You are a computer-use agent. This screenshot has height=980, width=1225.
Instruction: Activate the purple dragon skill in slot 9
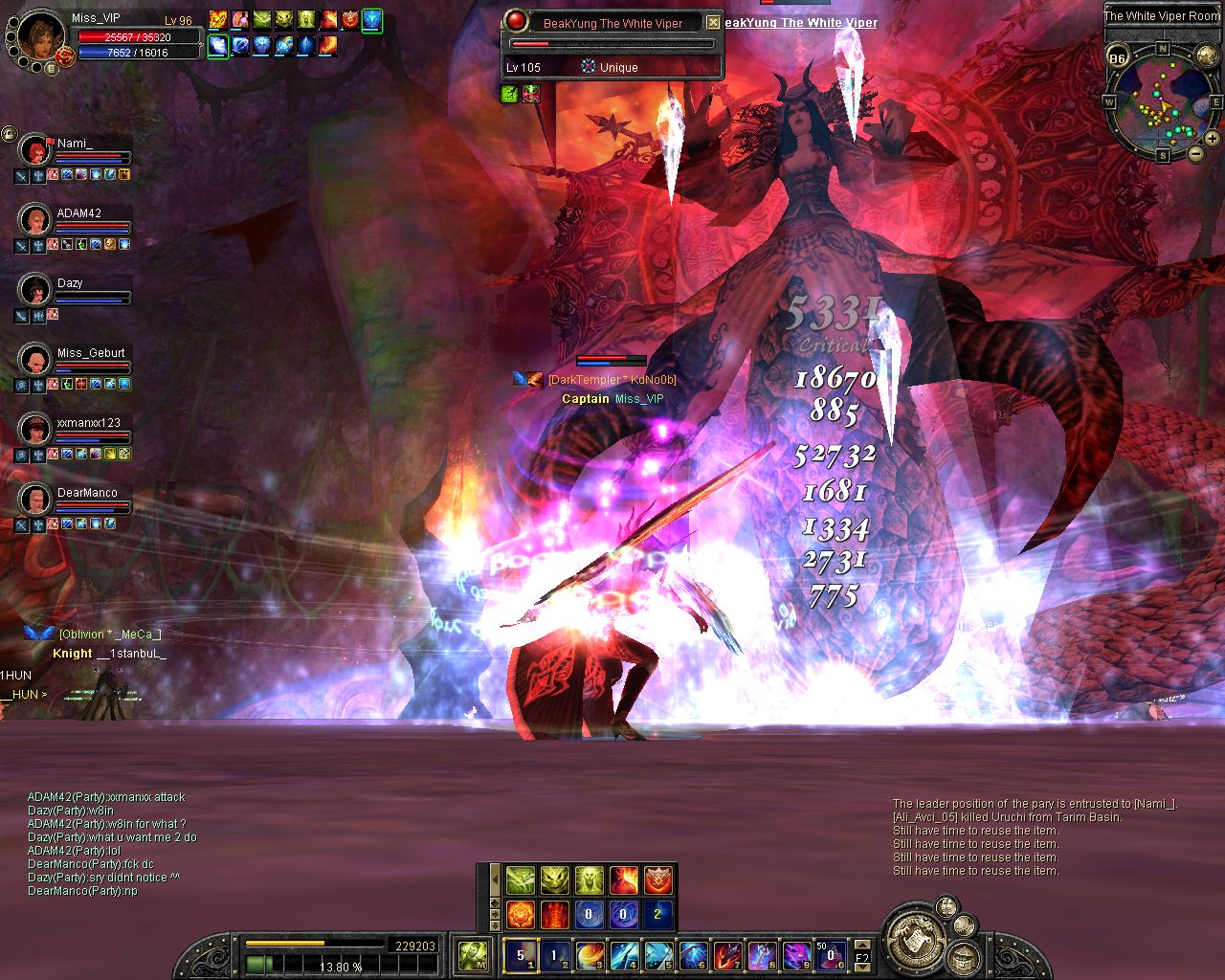(x=796, y=955)
